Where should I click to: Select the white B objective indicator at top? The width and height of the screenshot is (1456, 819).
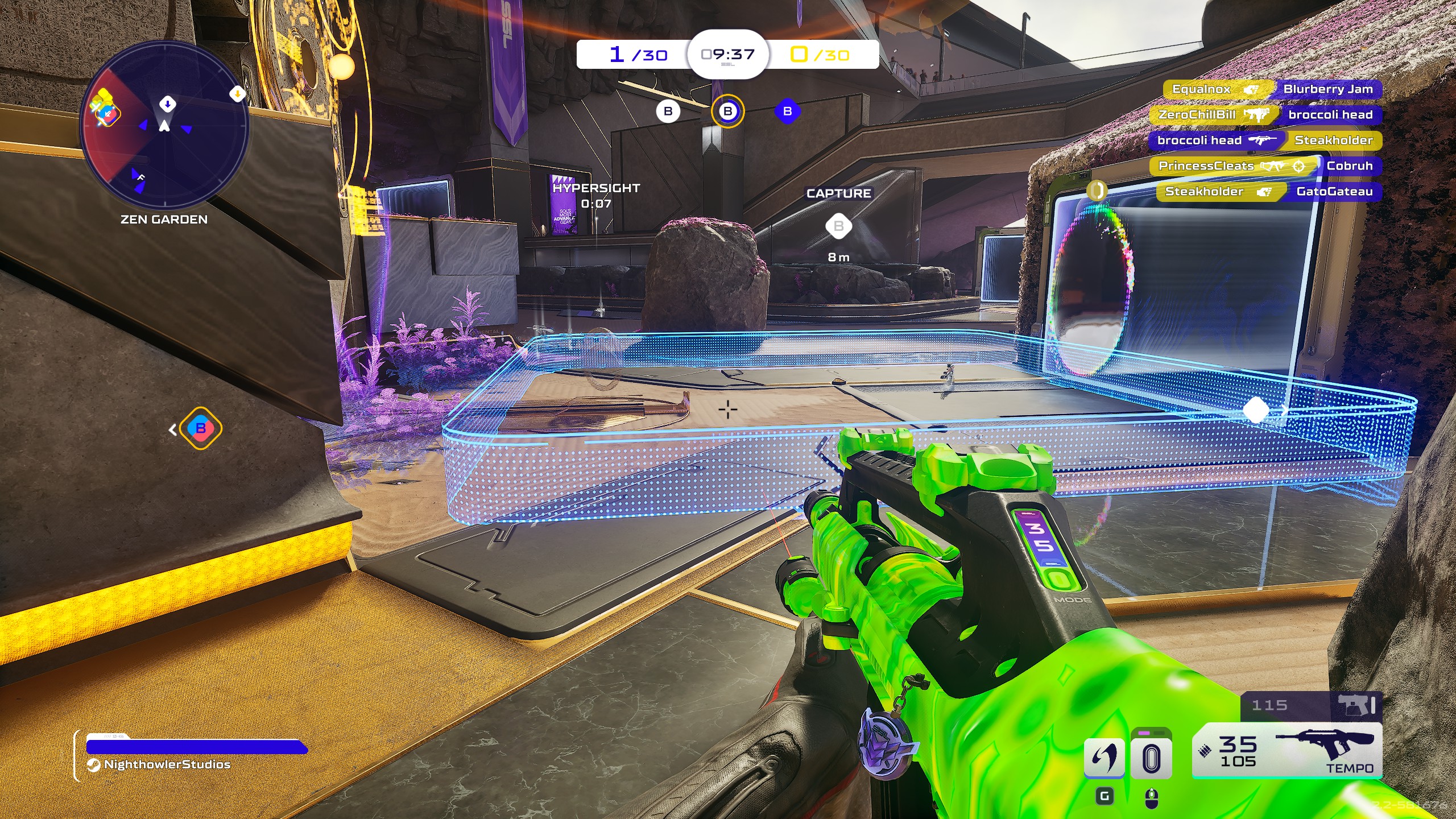[x=668, y=111]
